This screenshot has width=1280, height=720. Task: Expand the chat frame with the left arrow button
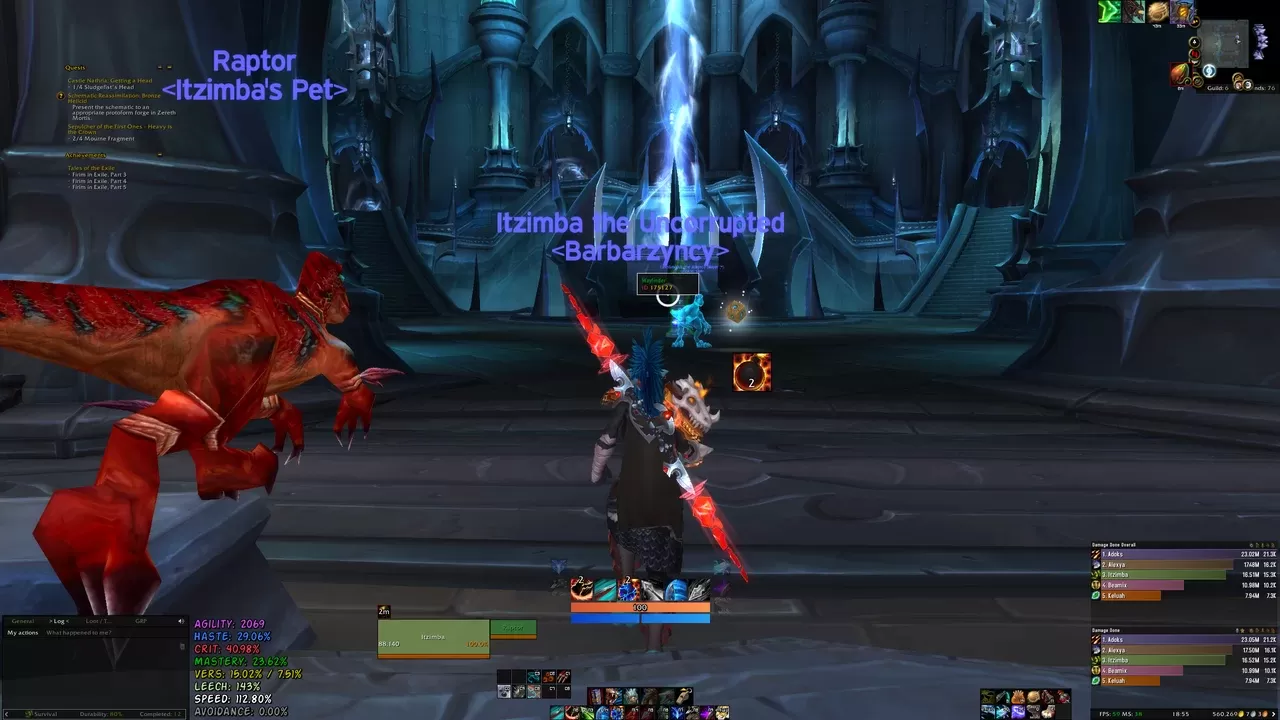[x=6, y=714]
